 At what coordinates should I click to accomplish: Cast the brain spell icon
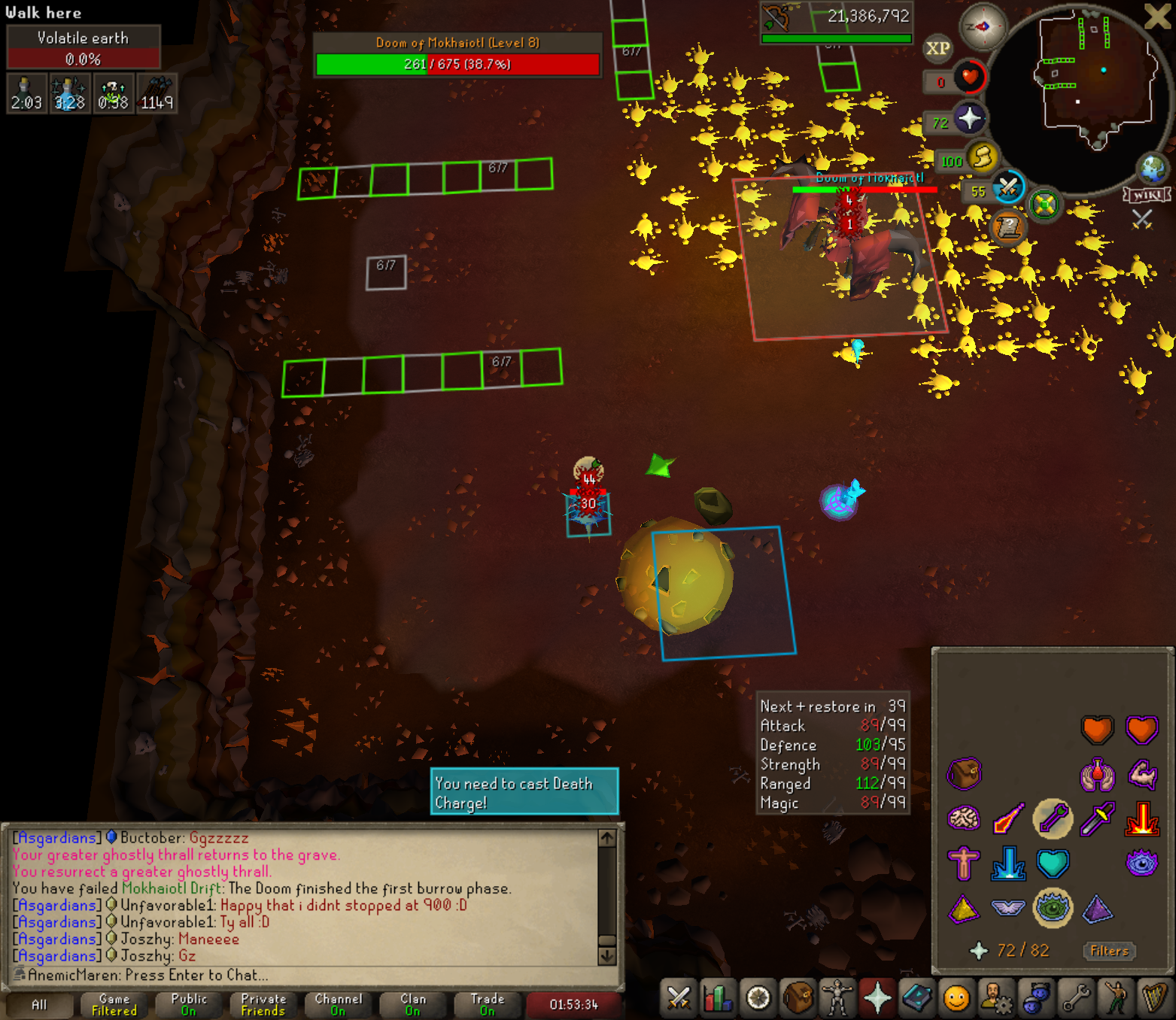pyautogui.click(x=964, y=818)
